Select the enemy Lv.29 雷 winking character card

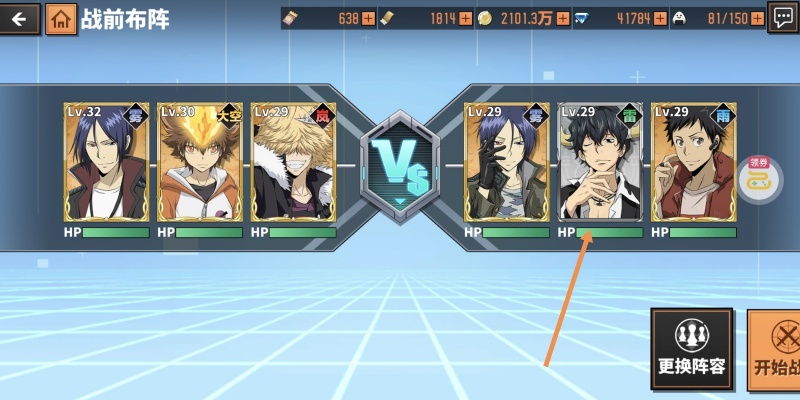[x=600, y=162]
